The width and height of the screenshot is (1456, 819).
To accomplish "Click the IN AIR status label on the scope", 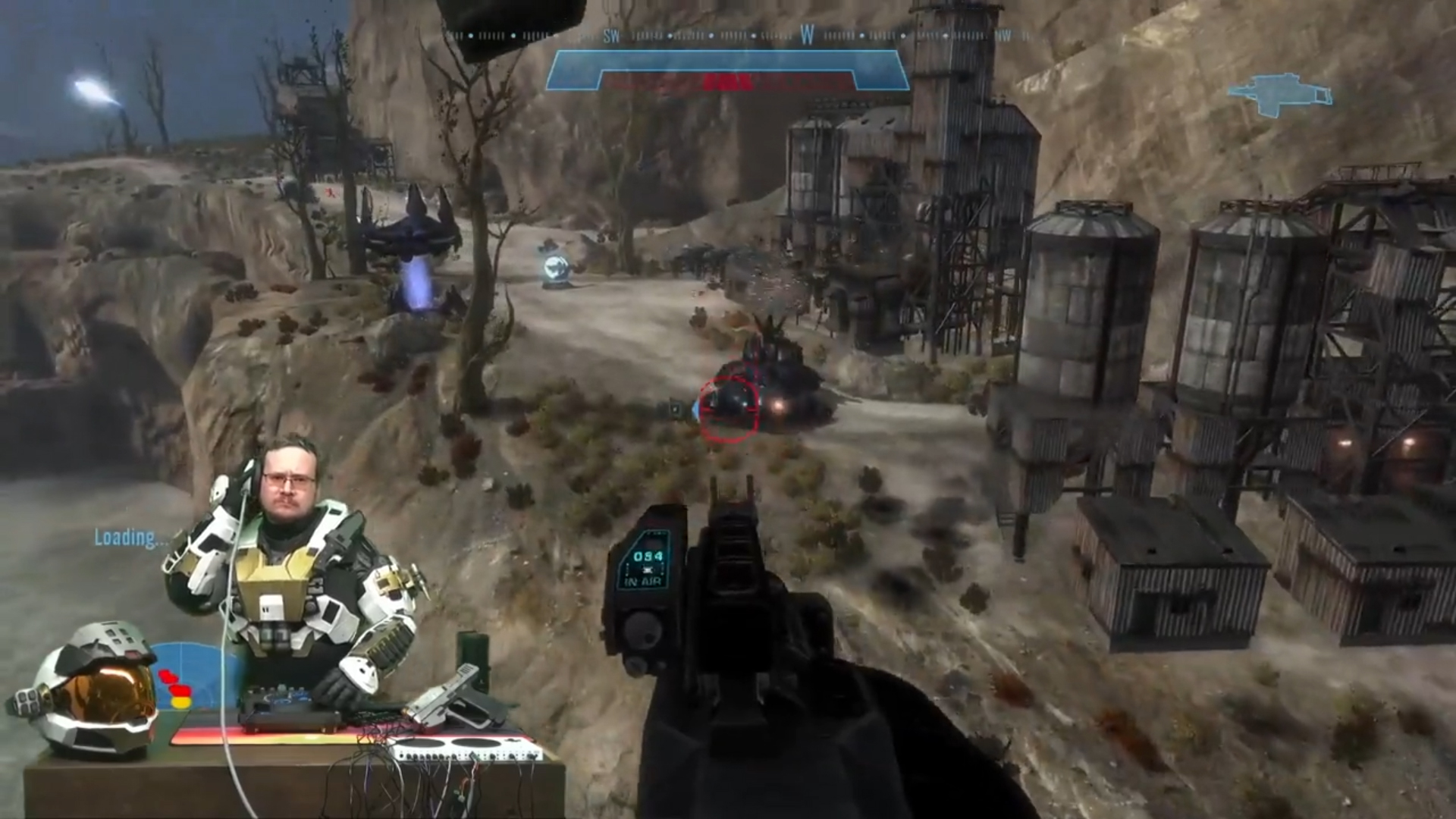I will (x=643, y=582).
